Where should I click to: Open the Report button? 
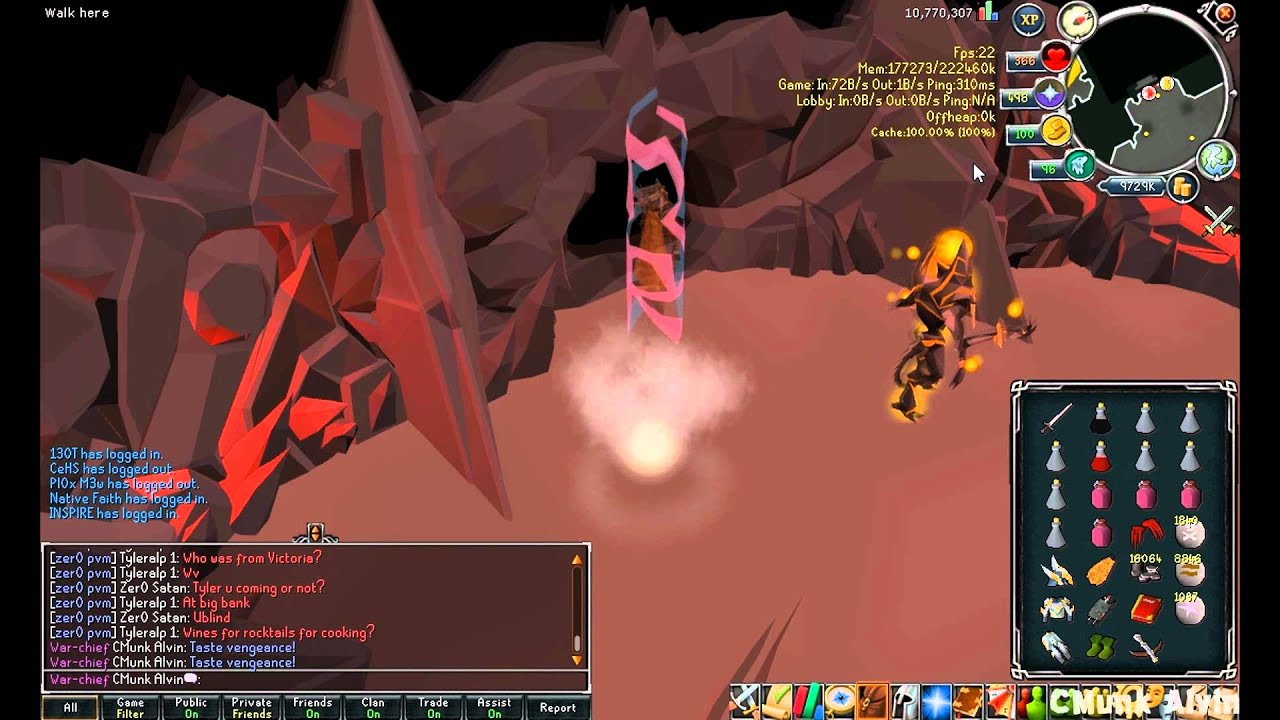[x=557, y=708]
